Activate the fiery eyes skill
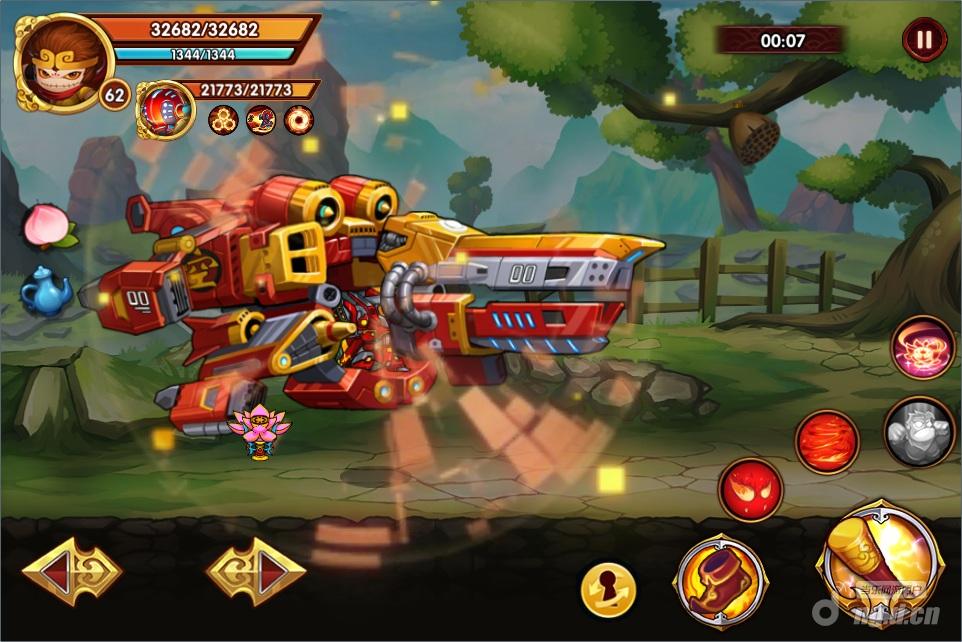962x642 pixels. [x=751, y=490]
